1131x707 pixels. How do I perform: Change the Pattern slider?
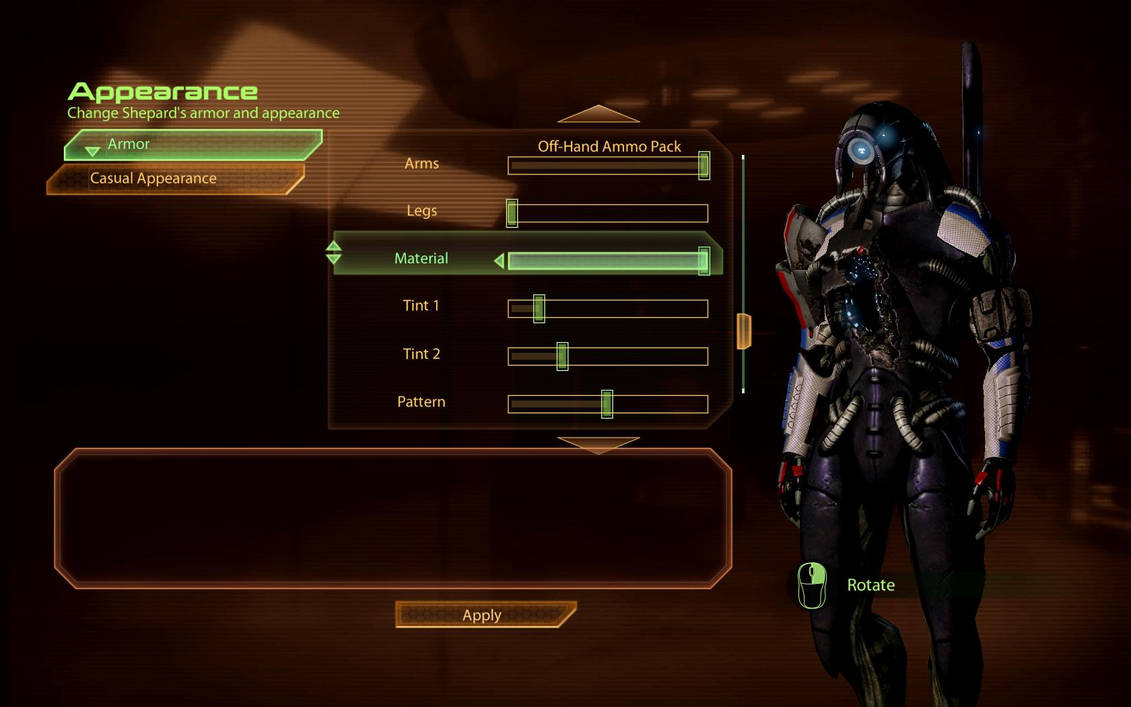(607, 404)
